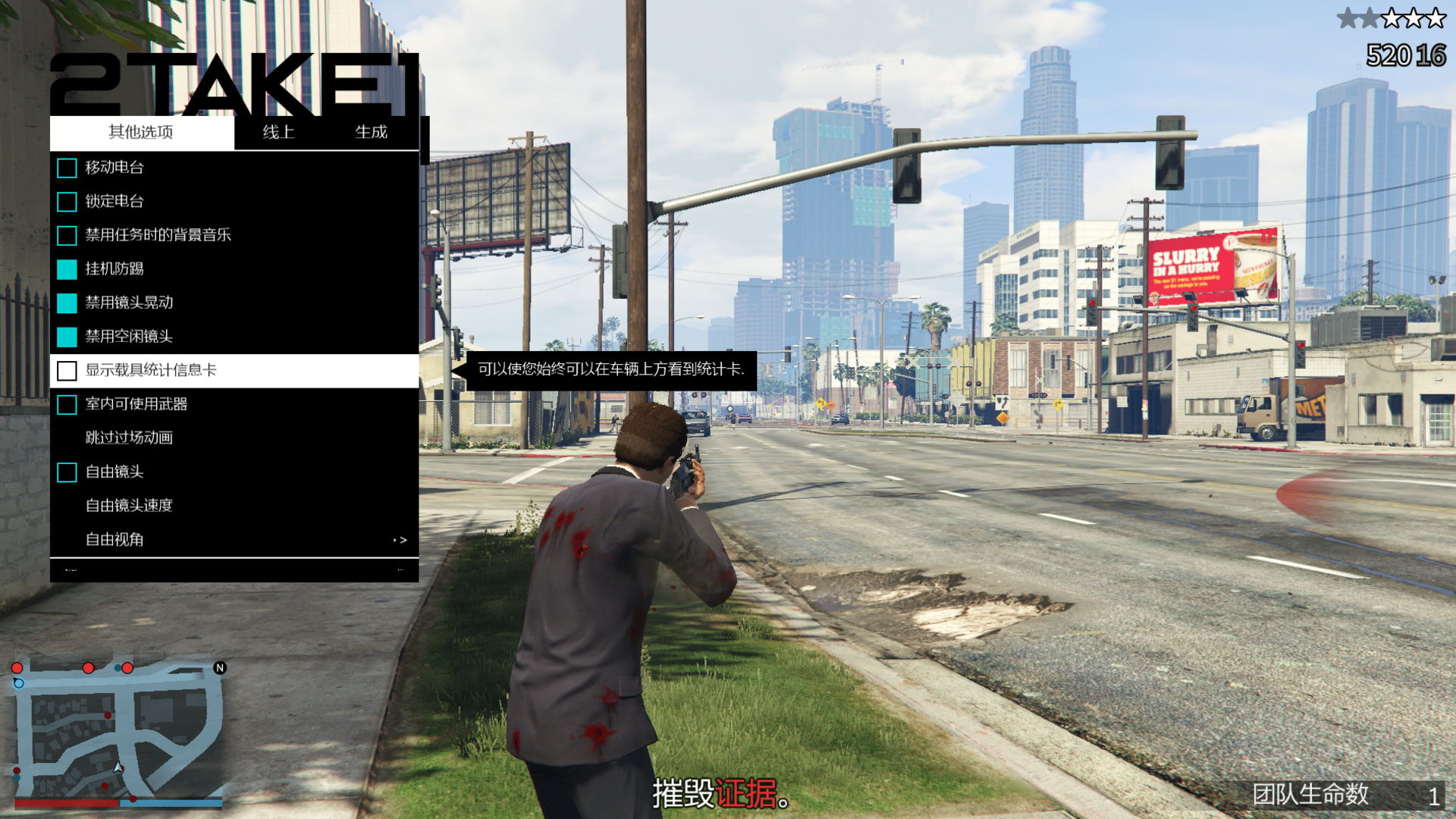
Task: Choose the 跳过过场动画 entry
Action: point(129,438)
